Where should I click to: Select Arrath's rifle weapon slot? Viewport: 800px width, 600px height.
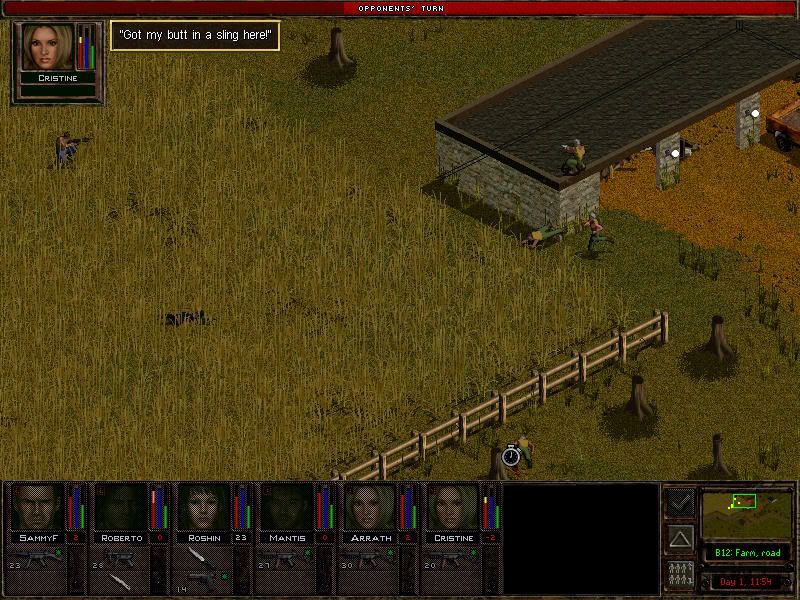pyautogui.click(x=370, y=558)
